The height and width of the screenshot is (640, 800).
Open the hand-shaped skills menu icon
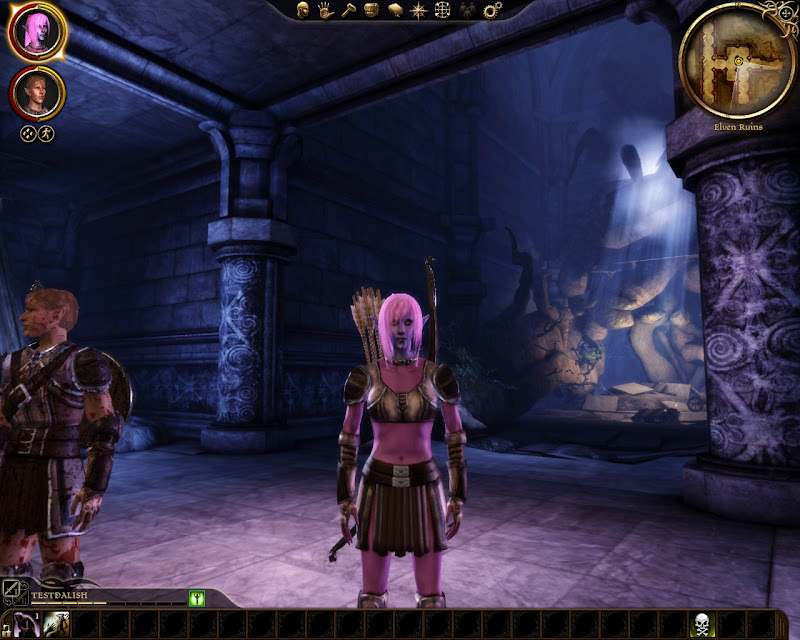(325, 10)
